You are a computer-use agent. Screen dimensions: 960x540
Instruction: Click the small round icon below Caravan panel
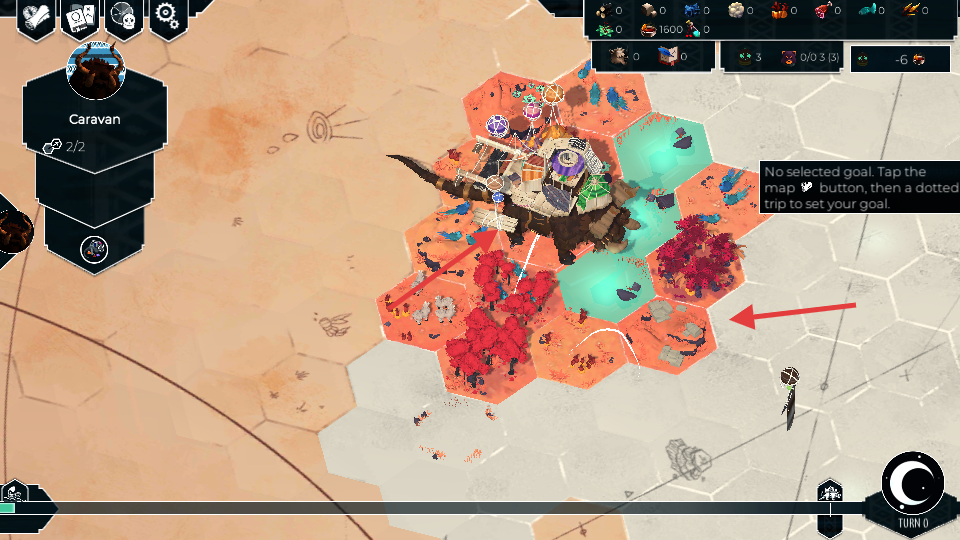coord(95,247)
